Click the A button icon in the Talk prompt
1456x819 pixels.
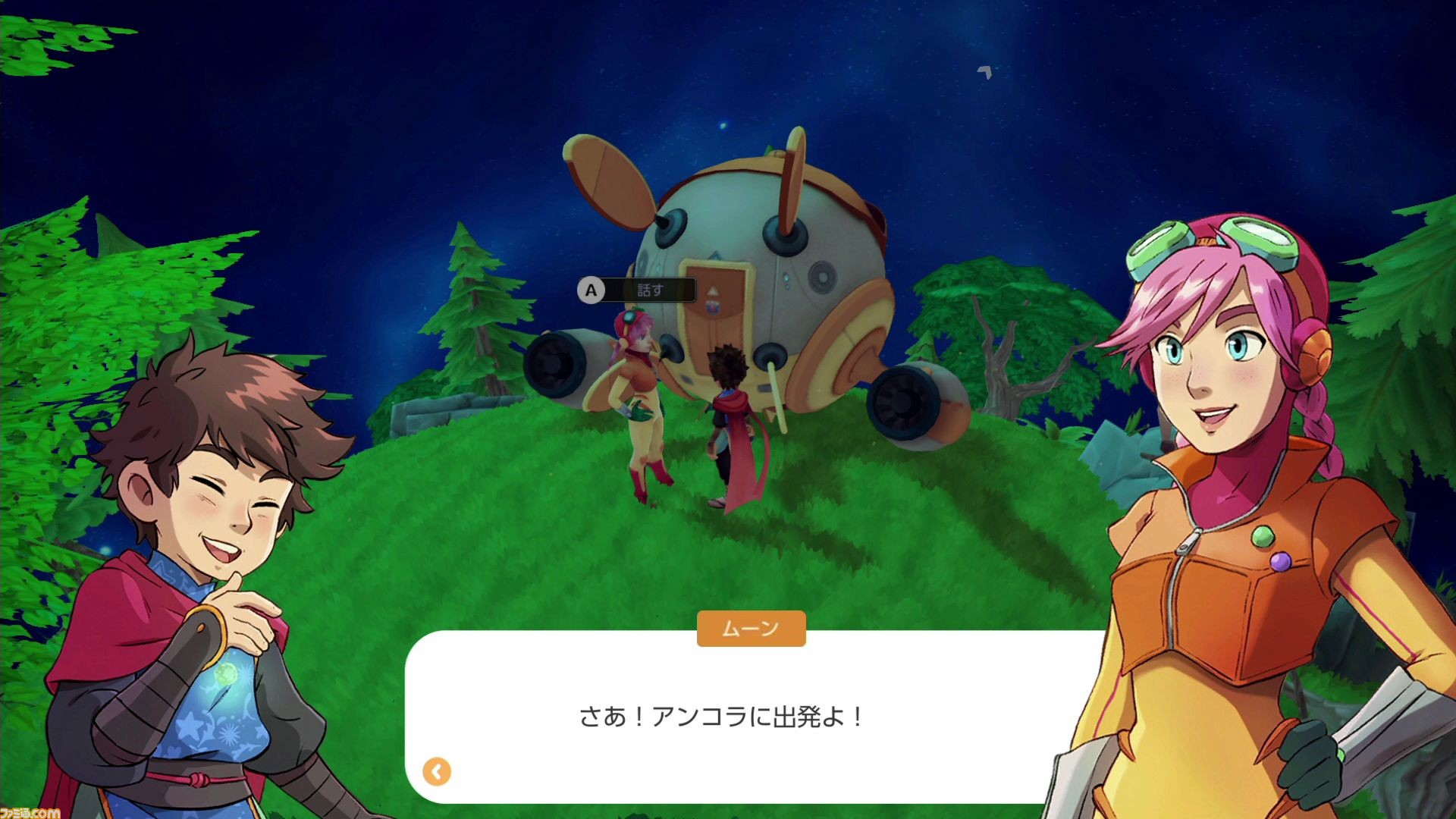pos(591,289)
